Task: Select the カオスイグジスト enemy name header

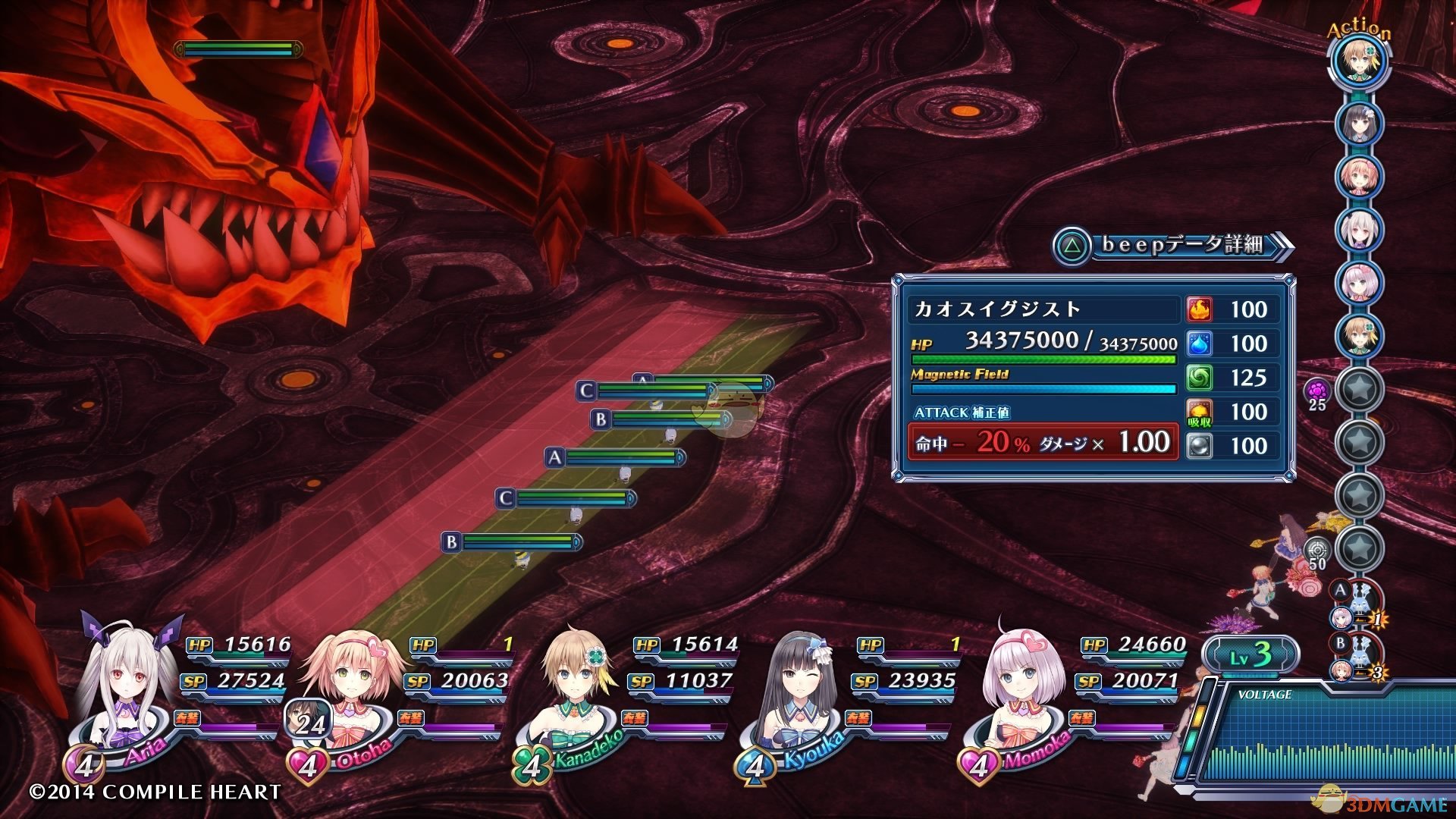Action: [x=997, y=309]
